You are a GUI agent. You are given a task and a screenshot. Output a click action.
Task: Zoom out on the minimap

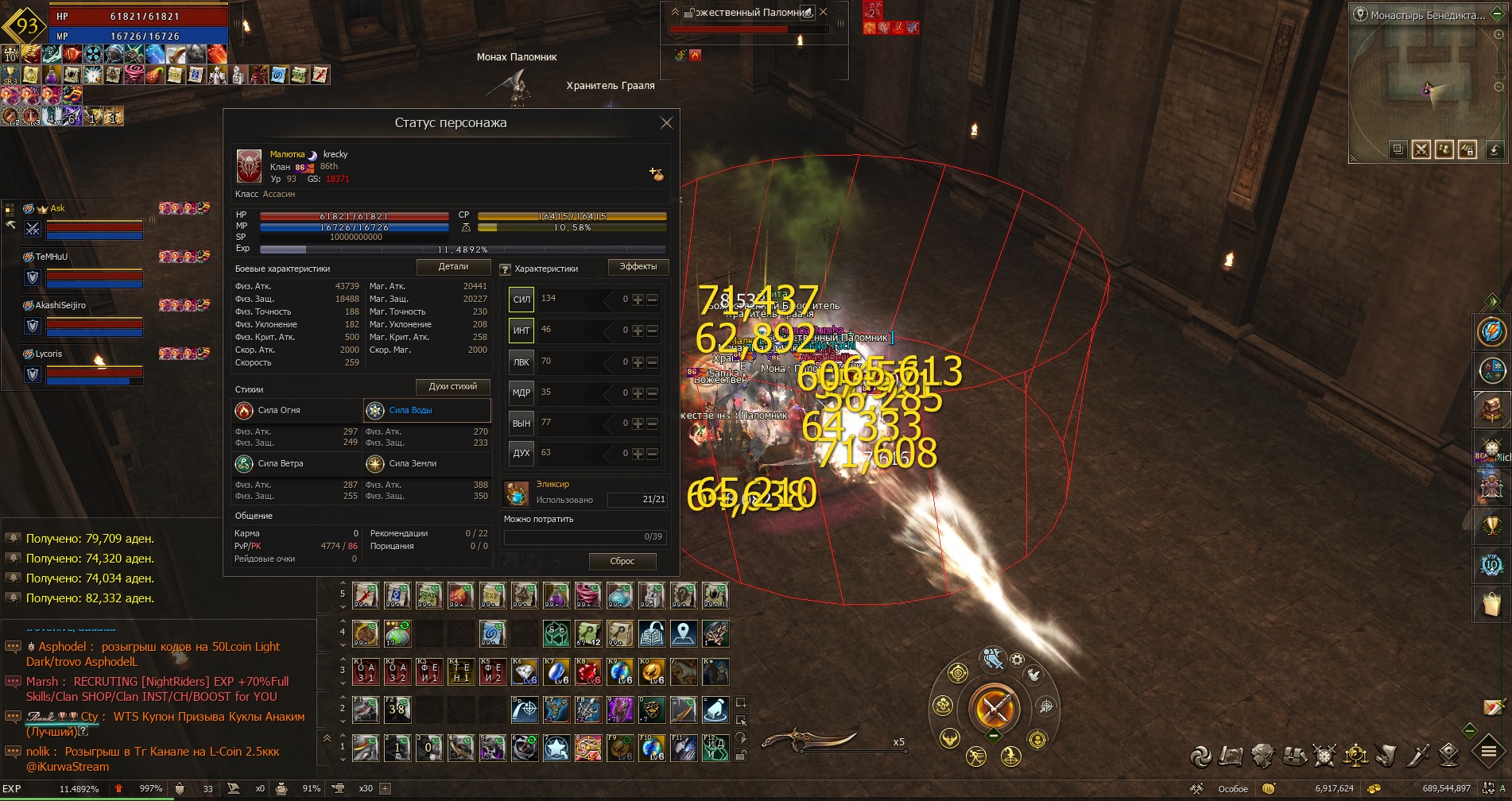[x=1499, y=87]
